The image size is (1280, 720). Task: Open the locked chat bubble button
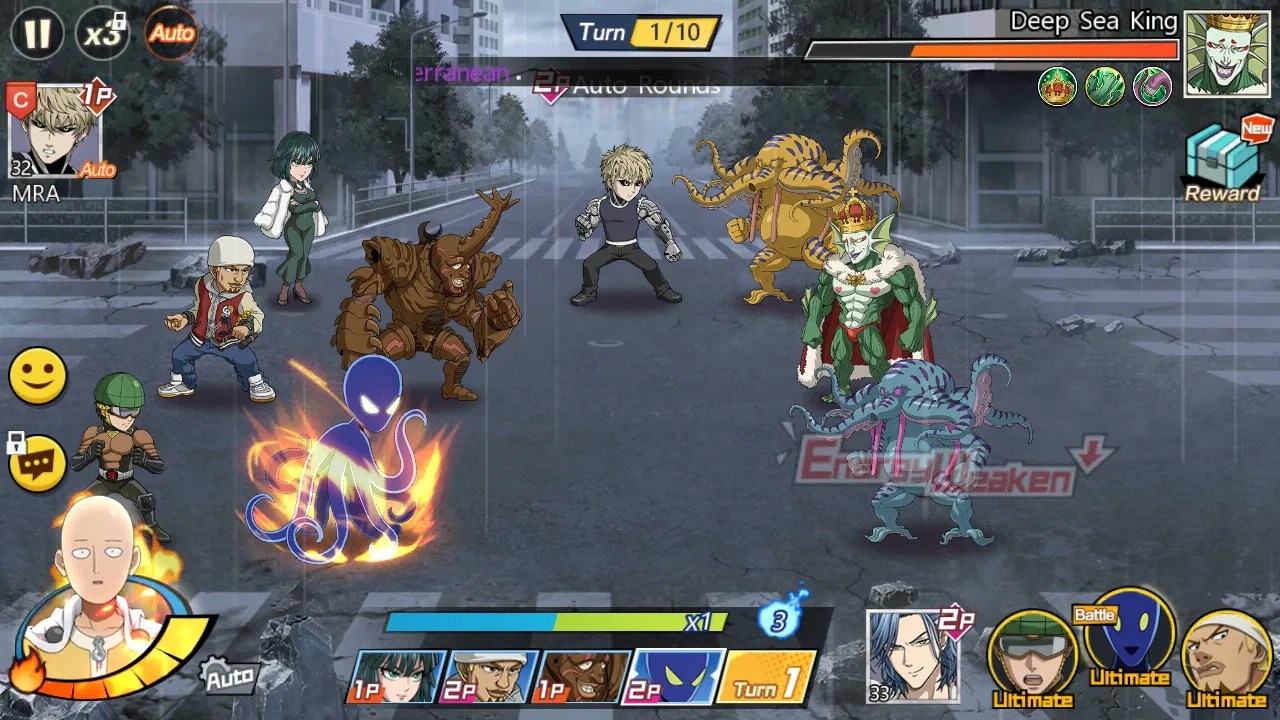coord(38,464)
